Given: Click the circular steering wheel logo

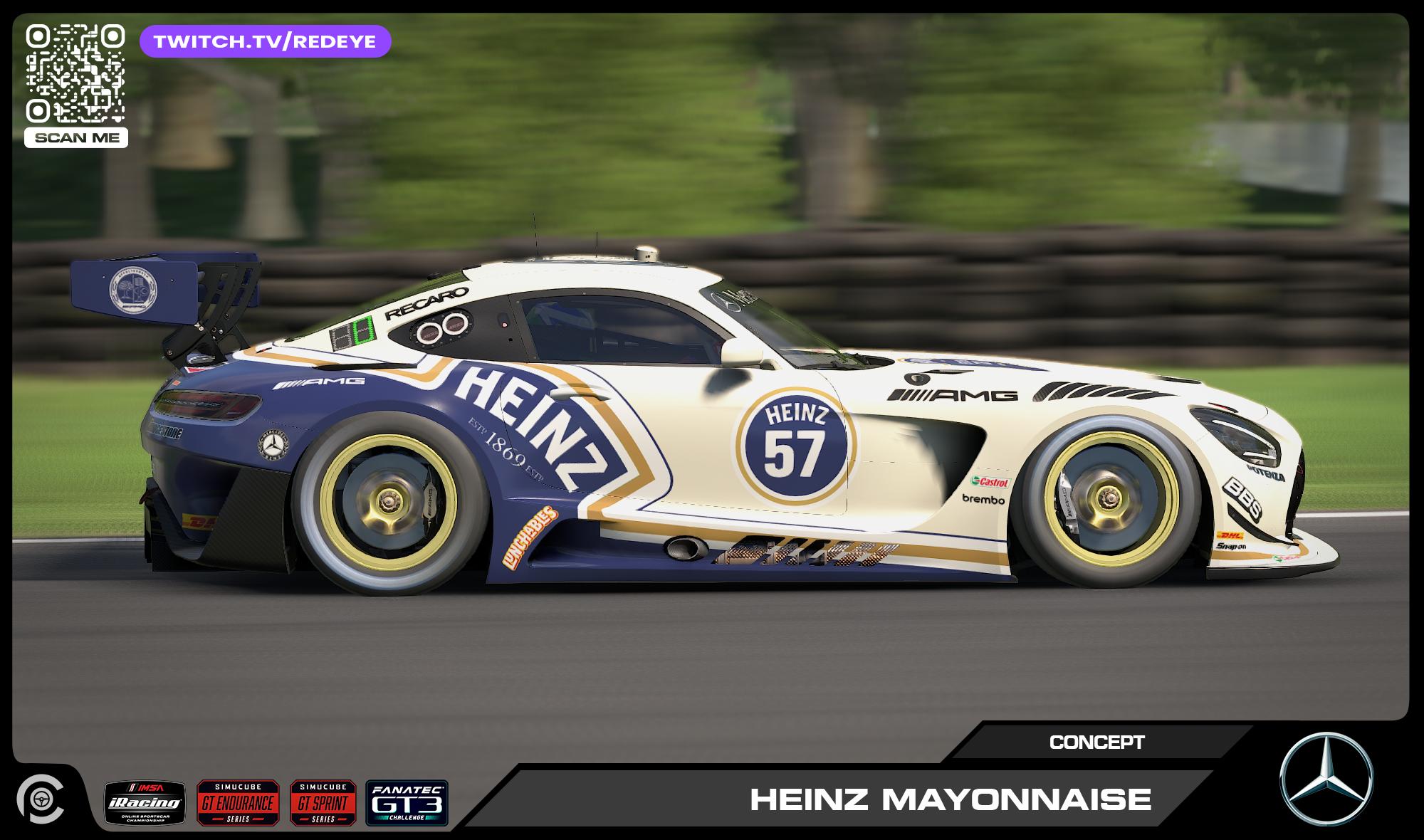Looking at the screenshot, I should [x=40, y=798].
